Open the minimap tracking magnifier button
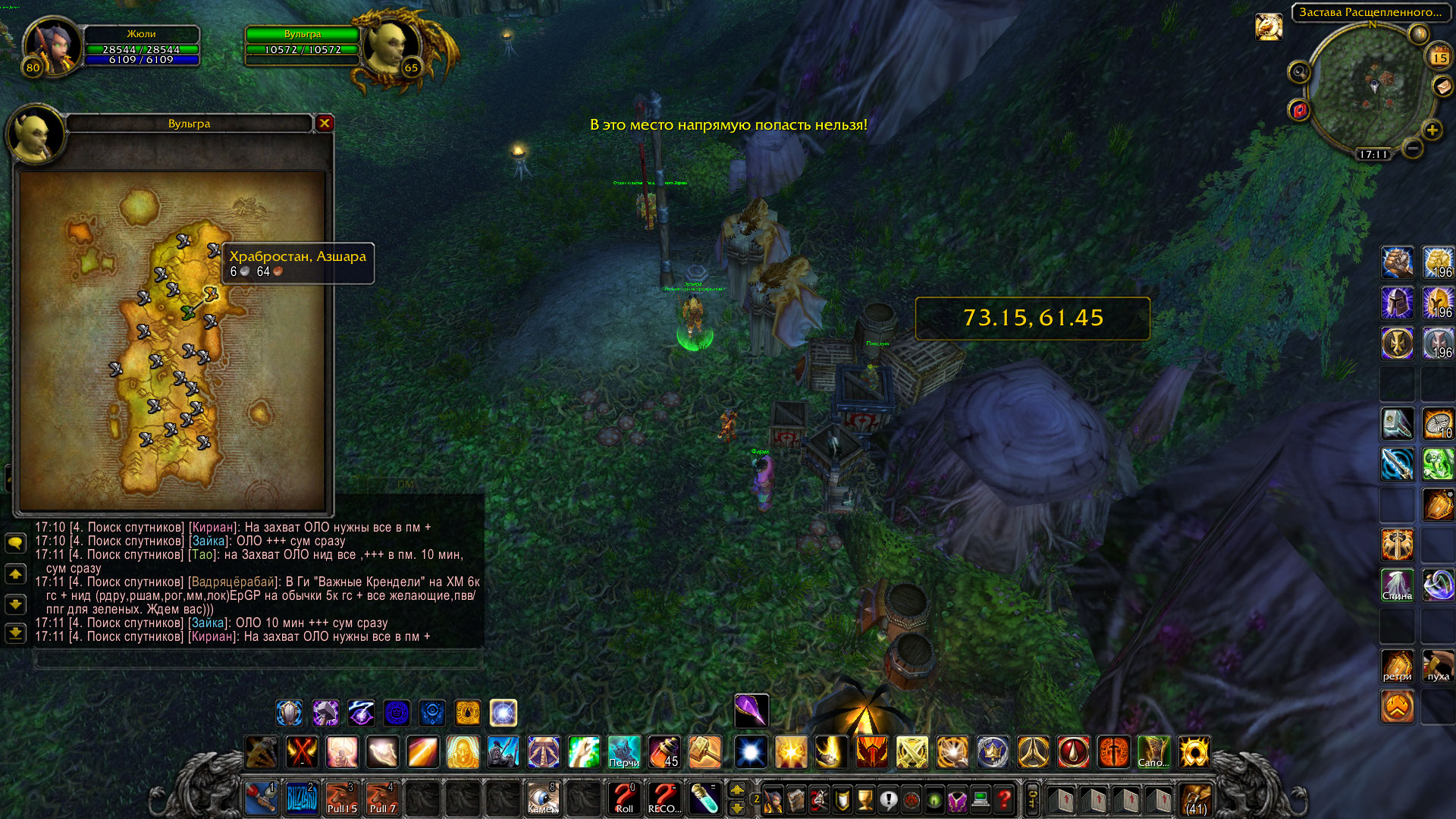1456x819 pixels. pos(1300,72)
